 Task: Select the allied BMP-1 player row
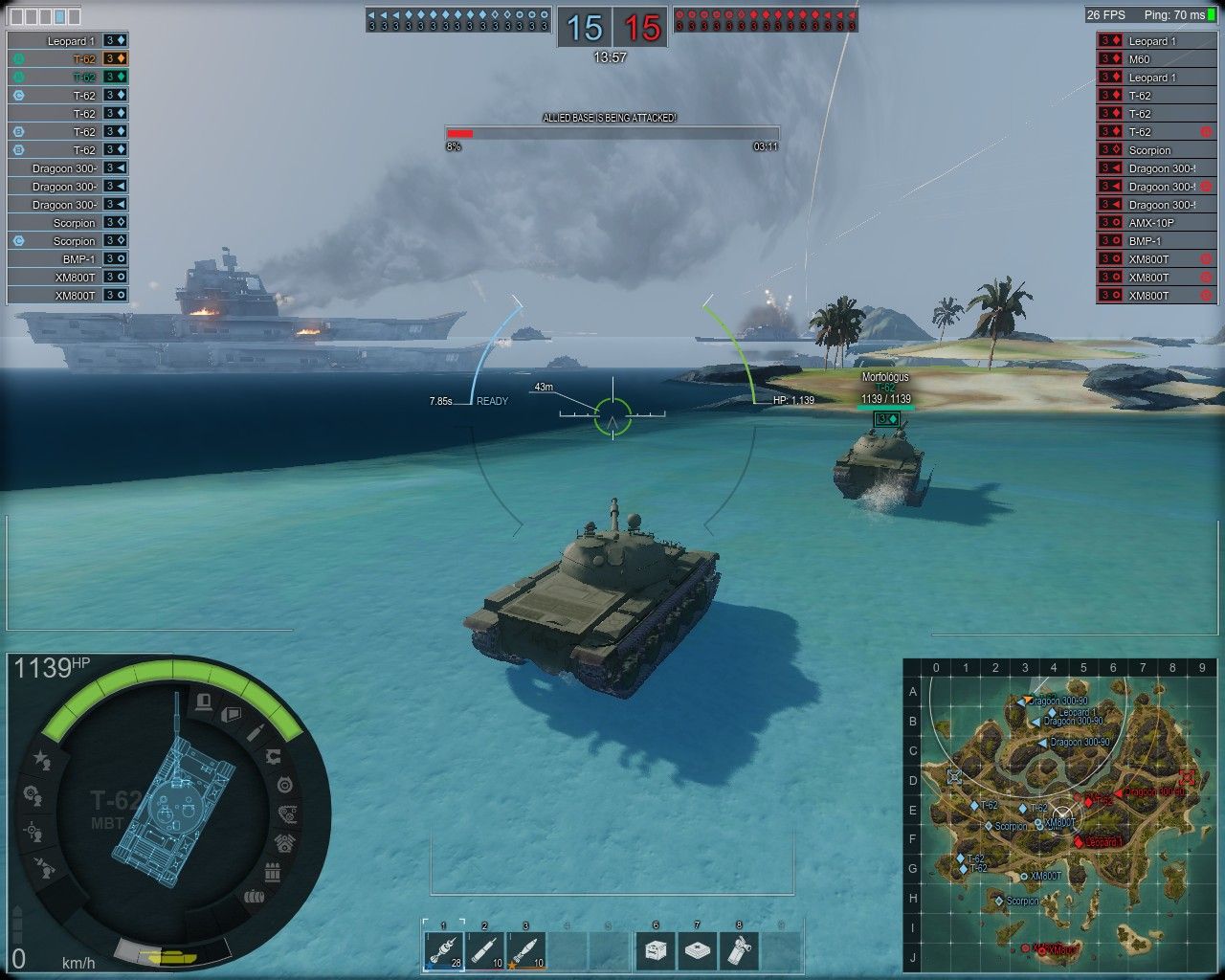point(67,259)
